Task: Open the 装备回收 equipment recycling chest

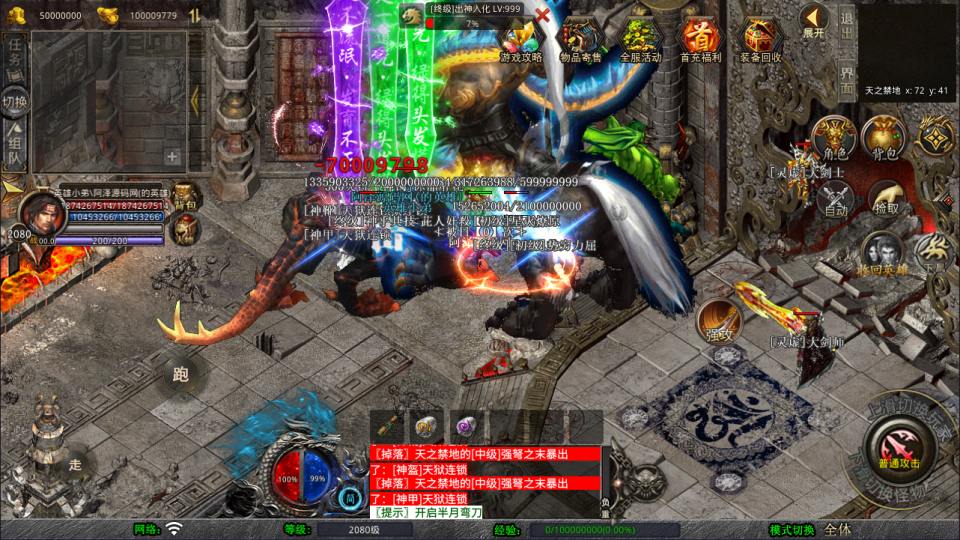Action: coord(760,40)
